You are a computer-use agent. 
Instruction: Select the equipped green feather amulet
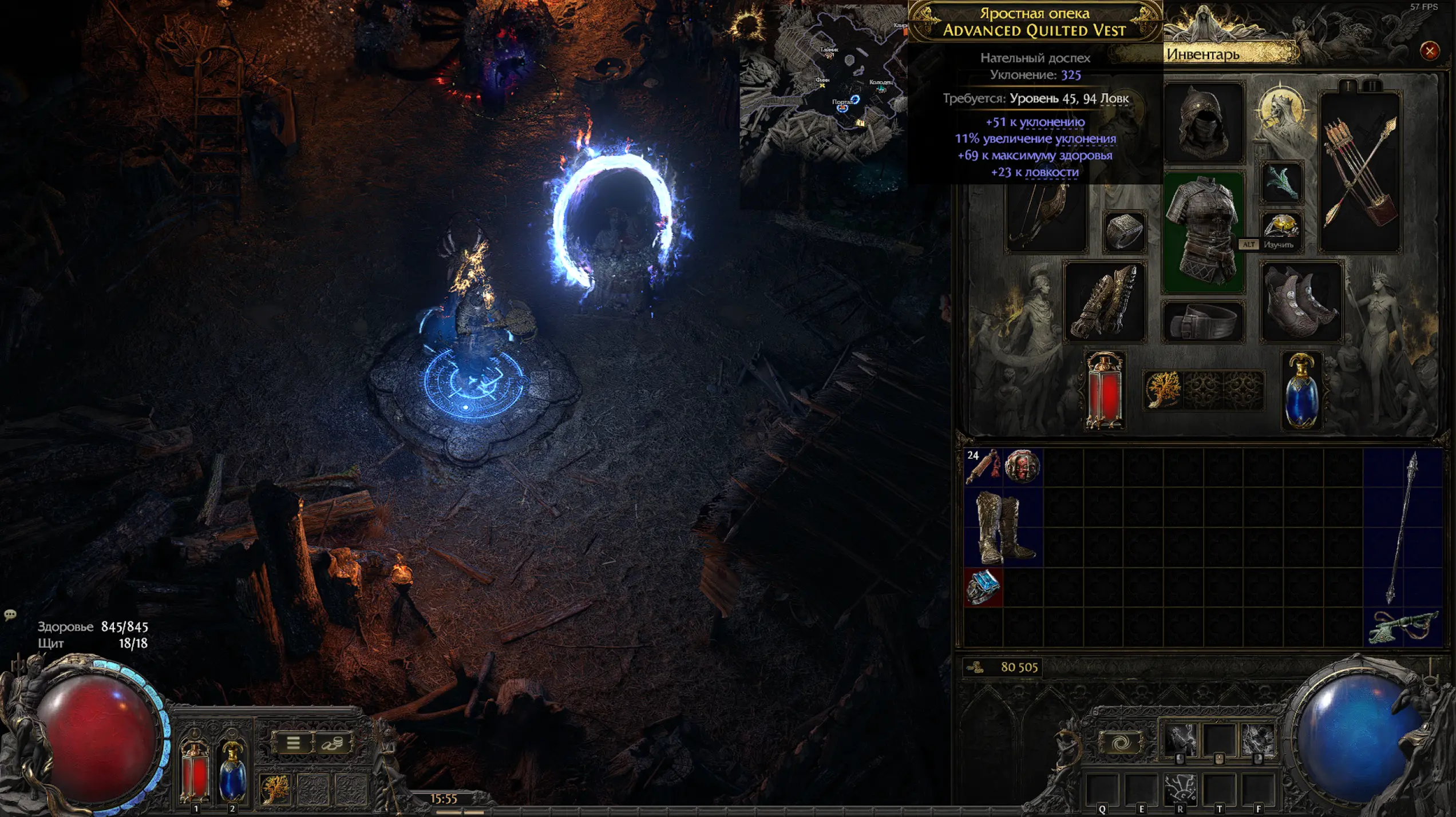click(x=1281, y=183)
